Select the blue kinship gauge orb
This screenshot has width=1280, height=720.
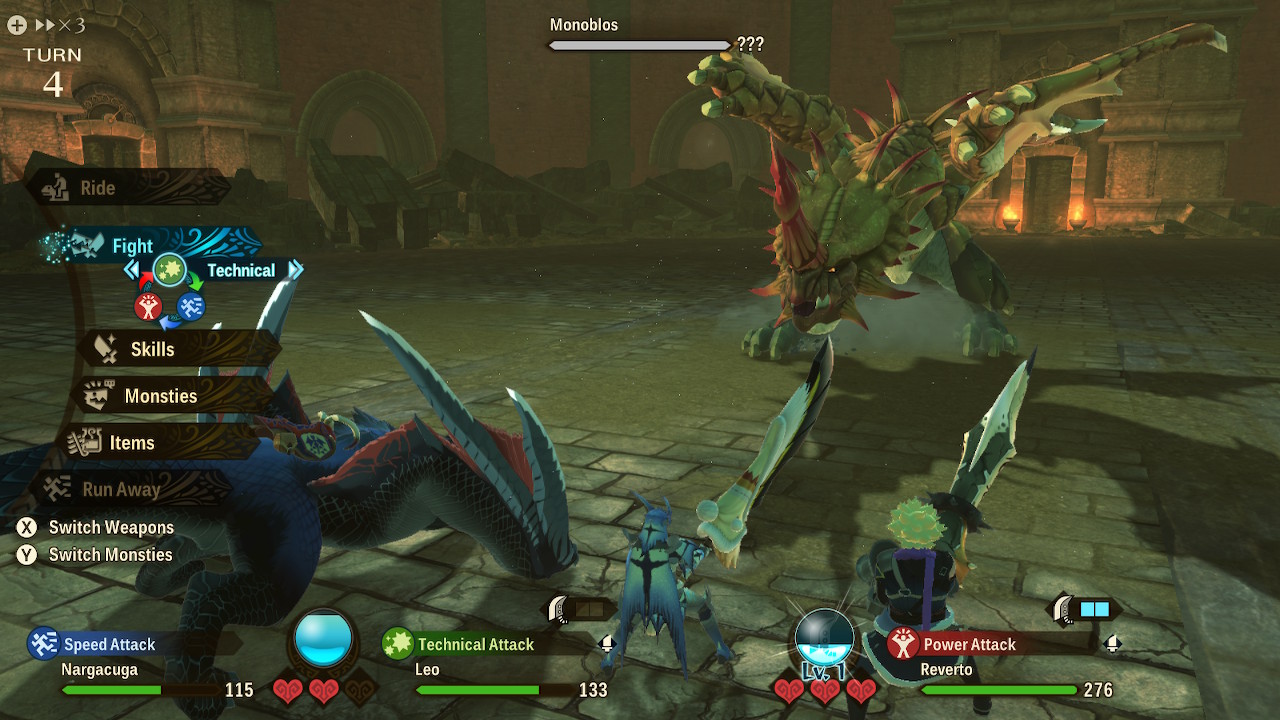coord(323,641)
